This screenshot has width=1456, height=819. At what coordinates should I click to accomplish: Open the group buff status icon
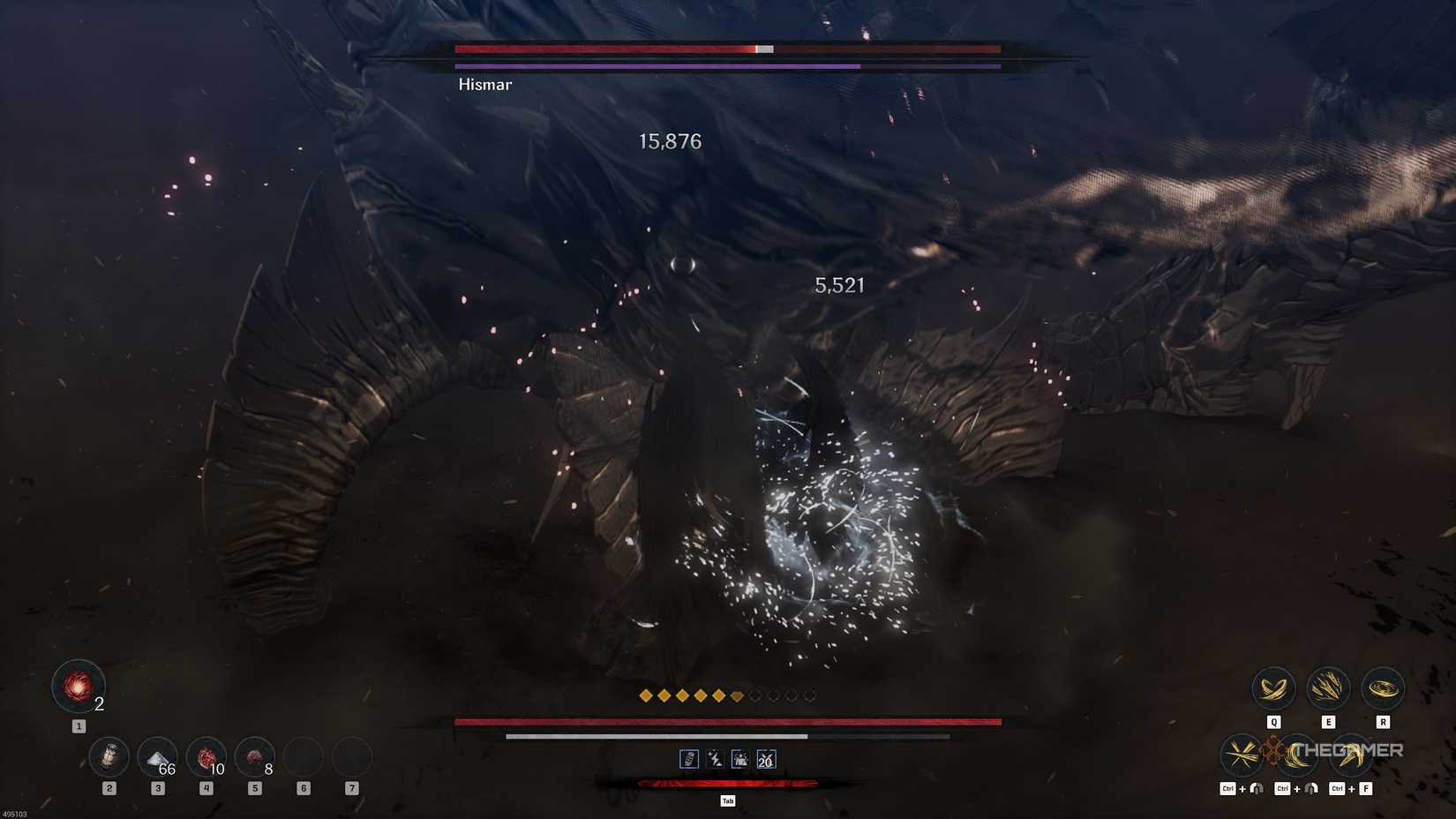pyautogui.click(x=740, y=759)
